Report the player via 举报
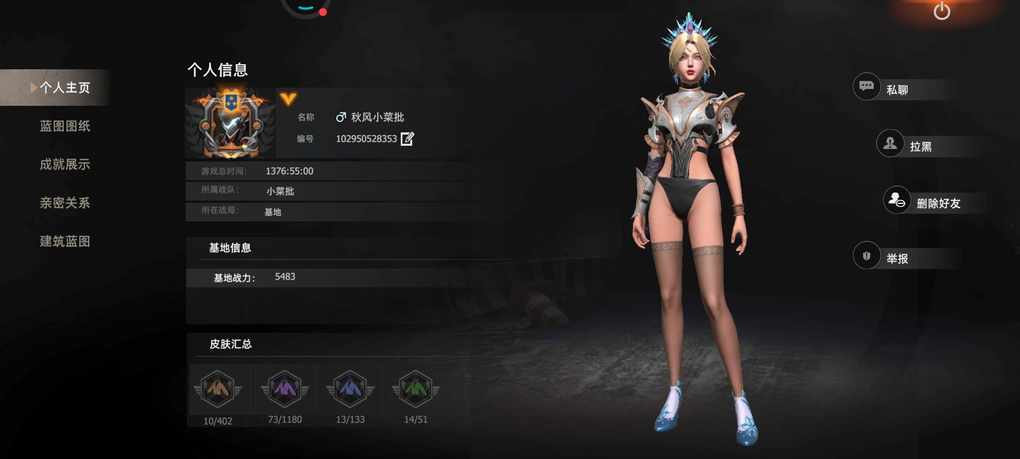Viewport: 1020px width, 459px height. click(895, 258)
